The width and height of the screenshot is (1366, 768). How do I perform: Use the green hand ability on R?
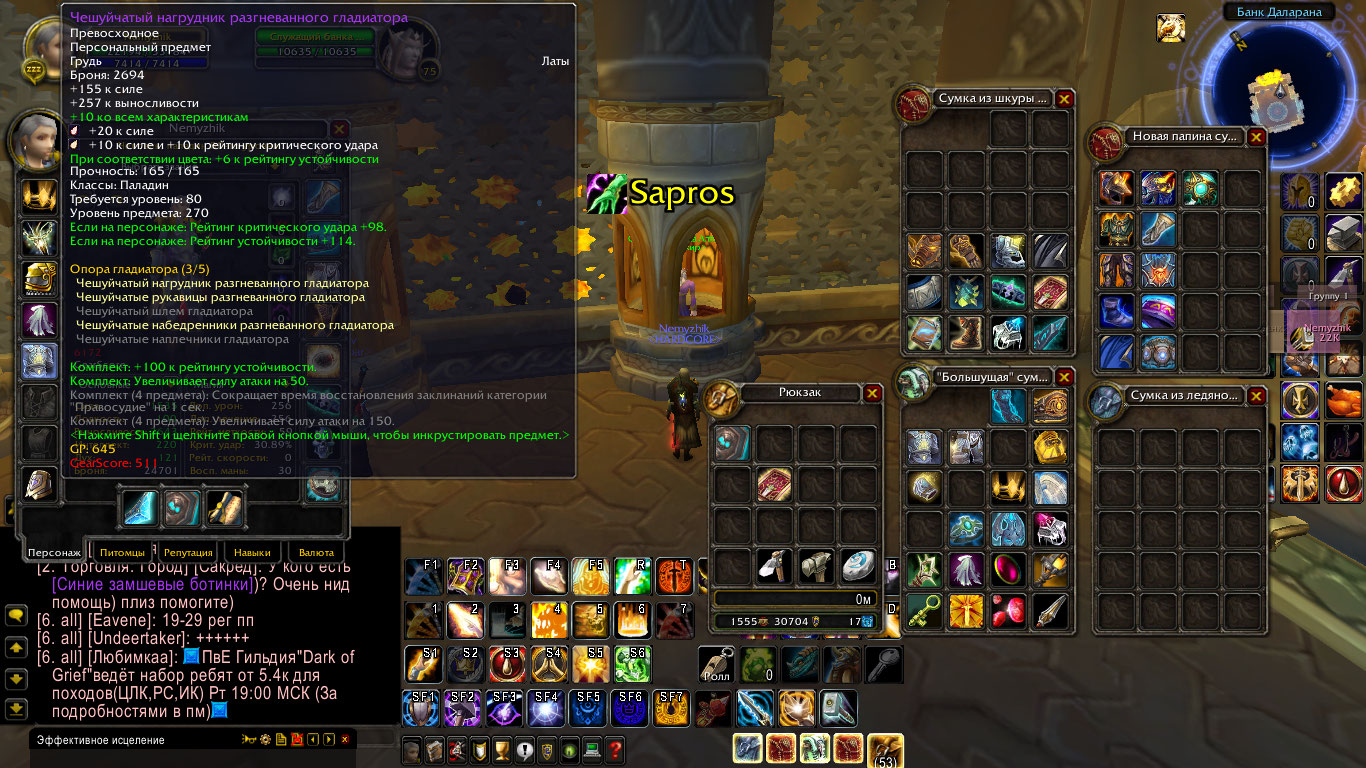tap(632, 577)
